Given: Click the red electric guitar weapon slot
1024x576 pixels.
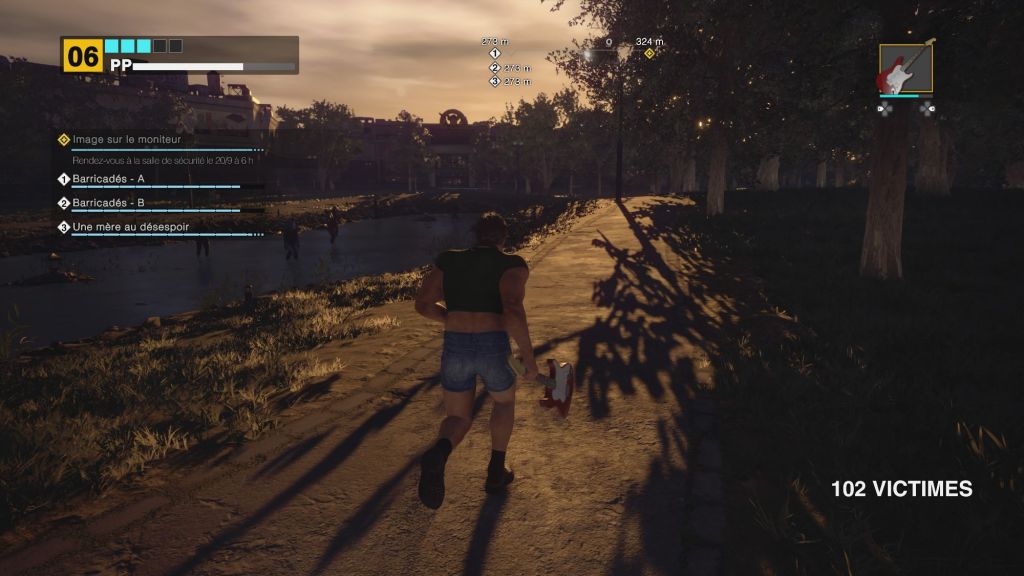Looking at the screenshot, I should [906, 68].
